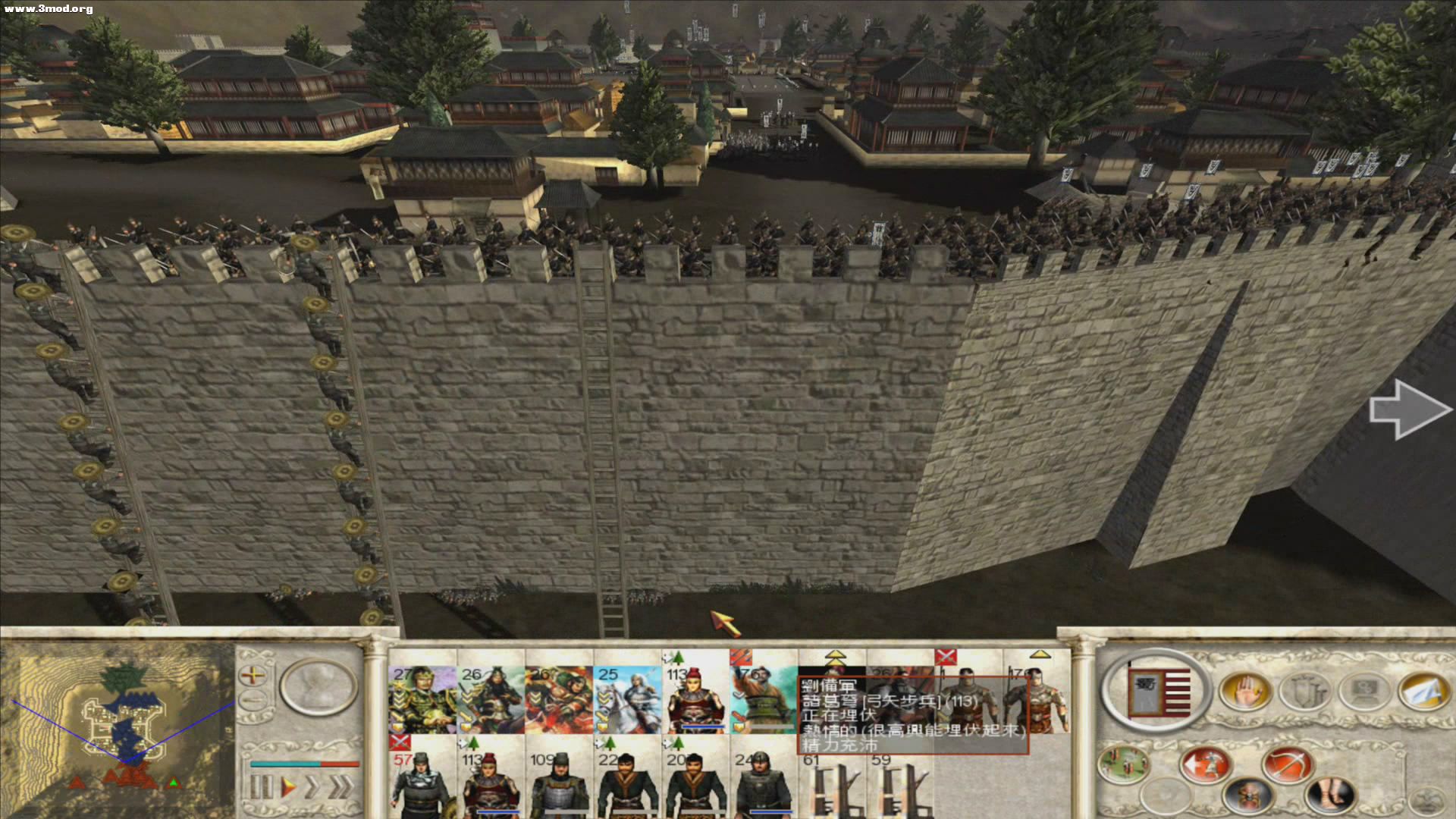This screenshot has width=1456, height=819.
Task: Pause the battle
Action: [x=259, y=787]
